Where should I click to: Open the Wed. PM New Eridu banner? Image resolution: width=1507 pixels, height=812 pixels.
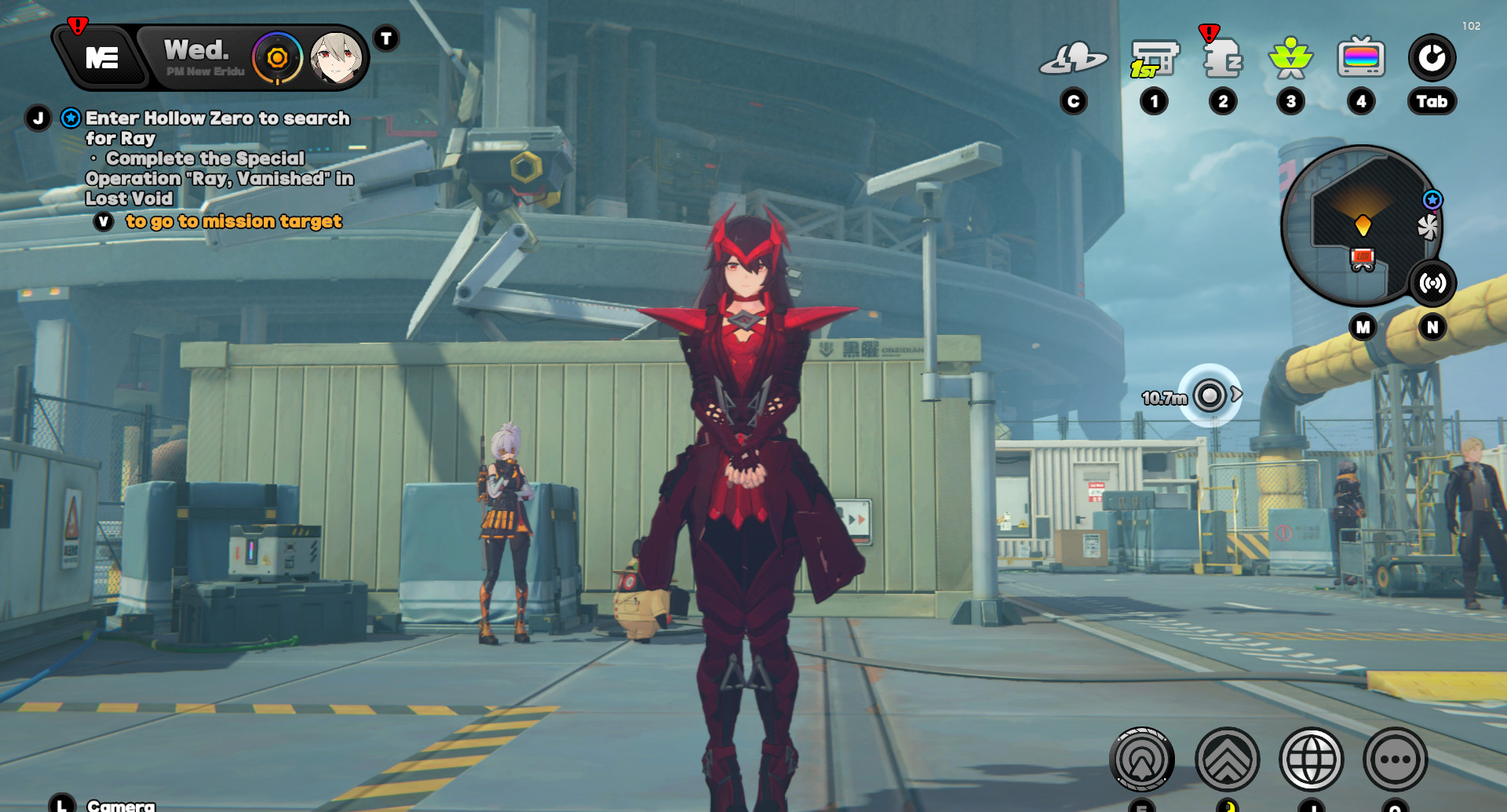[x=200, y=56]
